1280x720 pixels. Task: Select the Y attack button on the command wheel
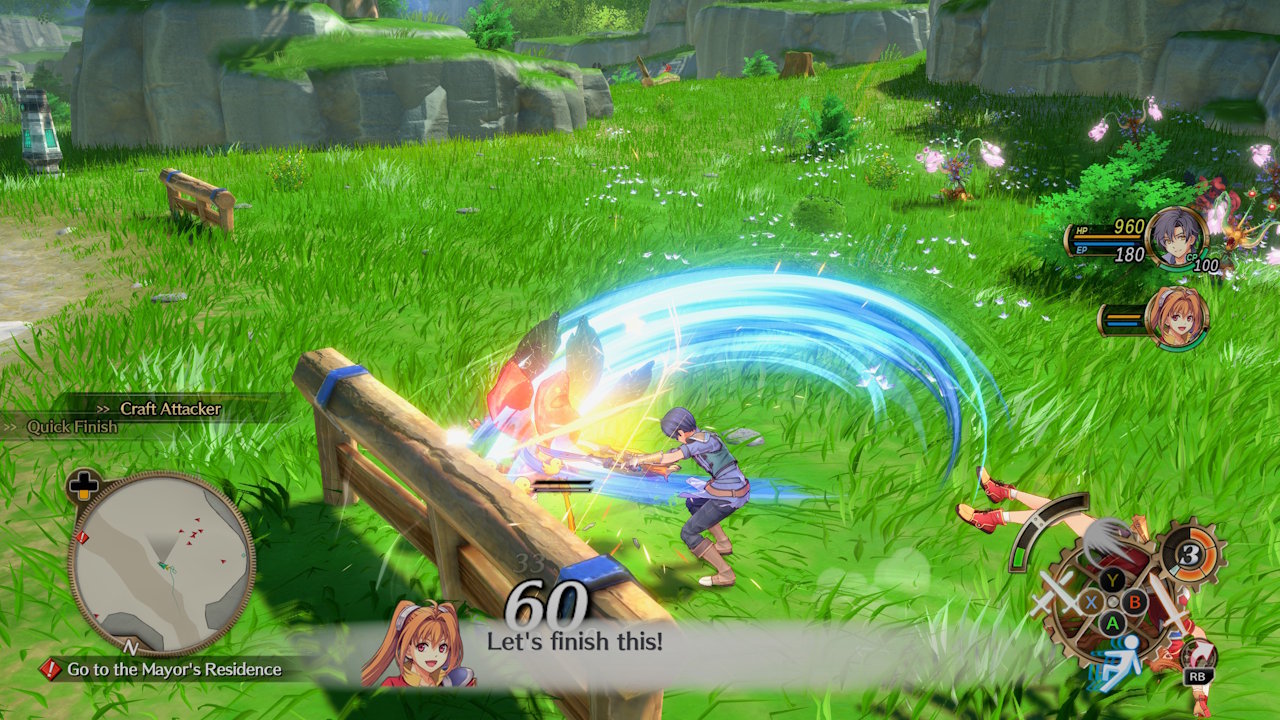(1111, 580)
